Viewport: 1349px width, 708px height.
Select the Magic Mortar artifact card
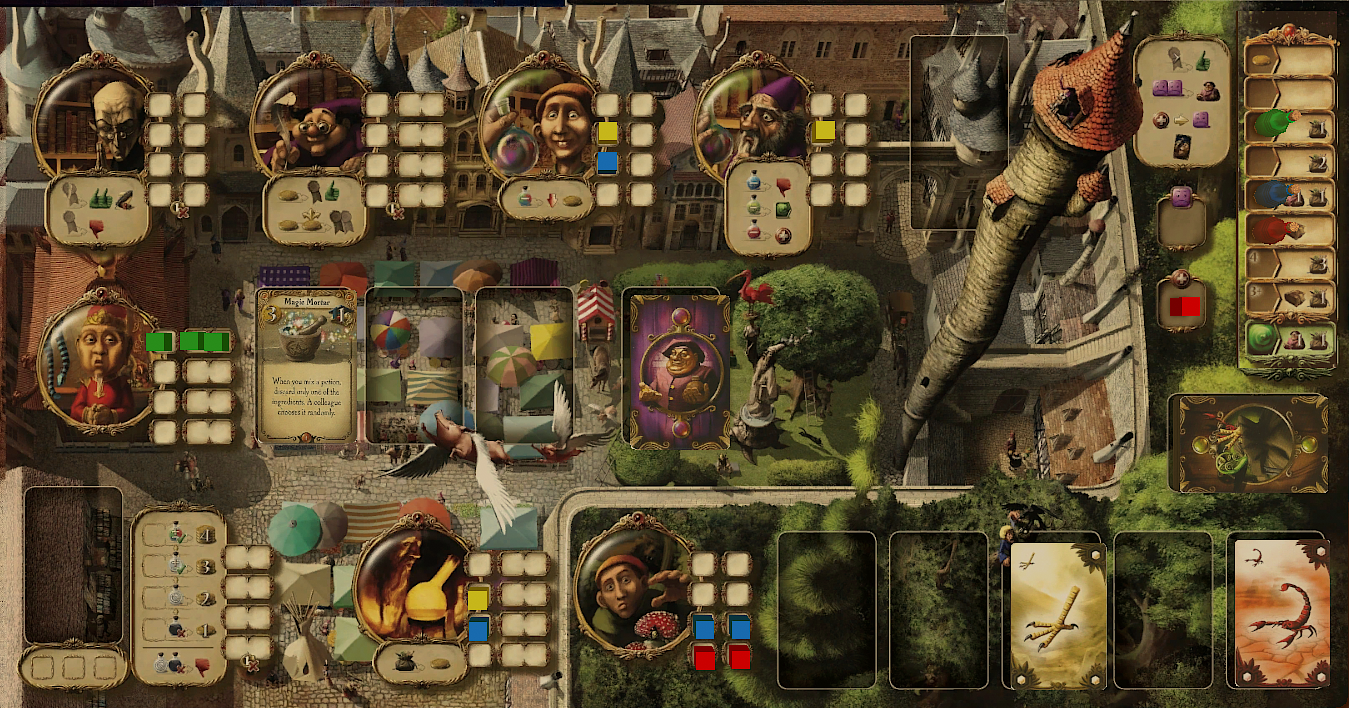tap(307, 365)
